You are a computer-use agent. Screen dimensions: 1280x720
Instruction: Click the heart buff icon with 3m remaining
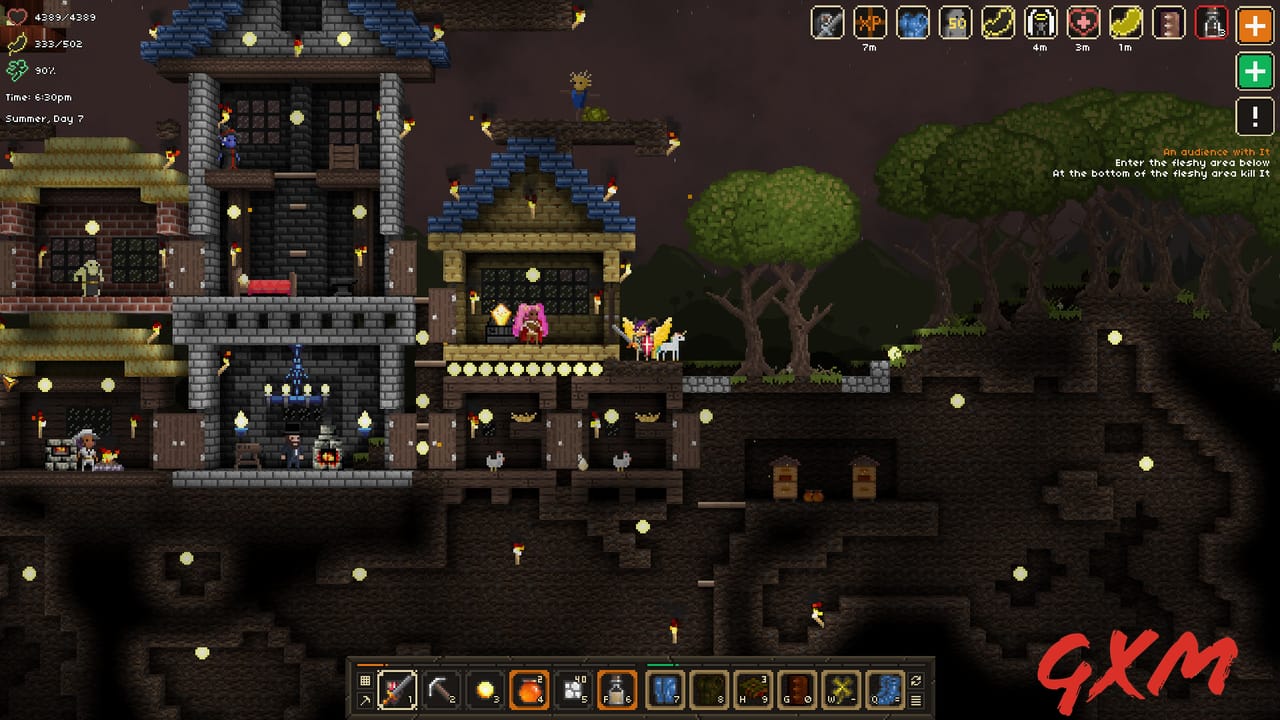(1083, 24)
